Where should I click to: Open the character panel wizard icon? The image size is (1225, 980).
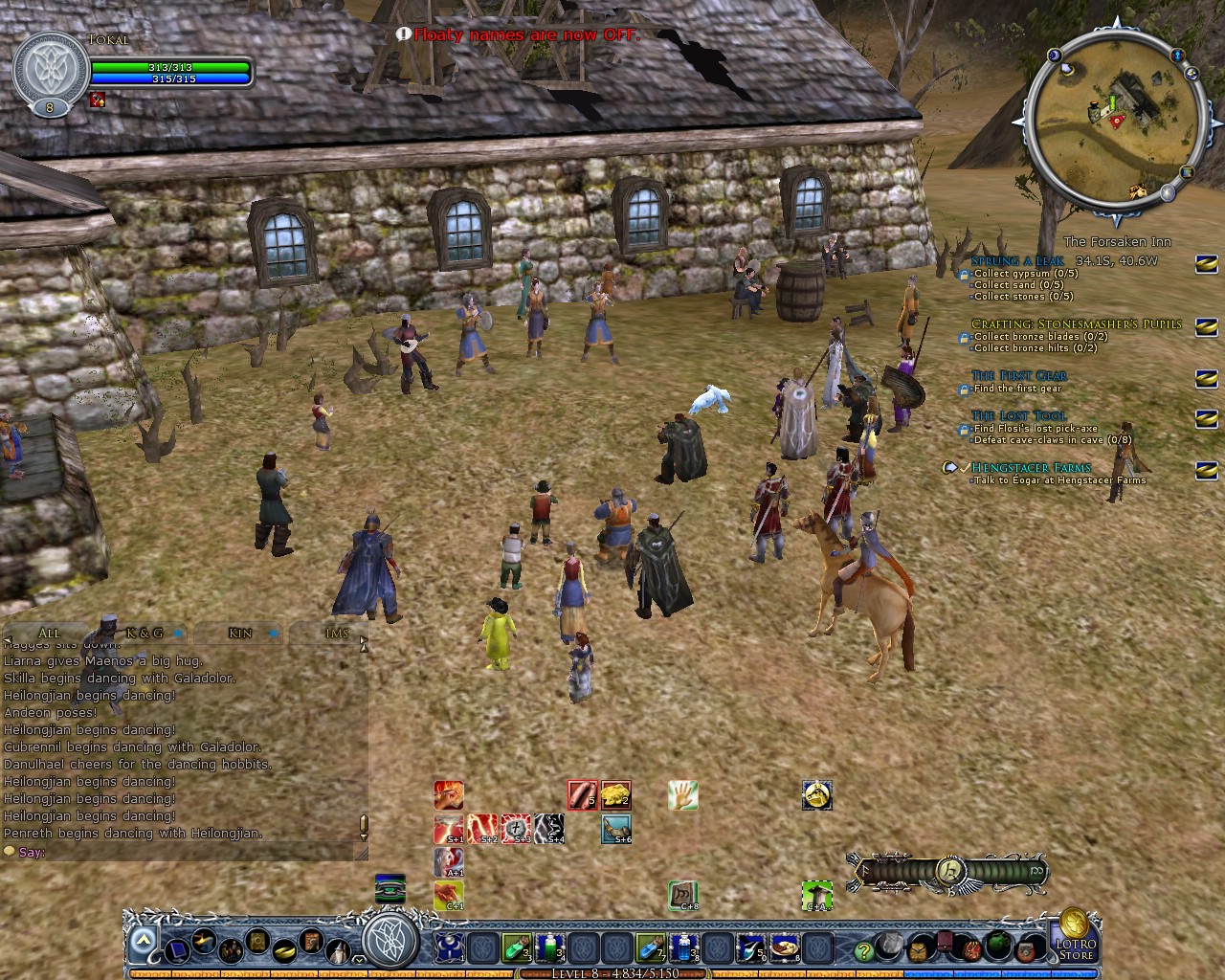pyautogui.click(x=337, y=950)
